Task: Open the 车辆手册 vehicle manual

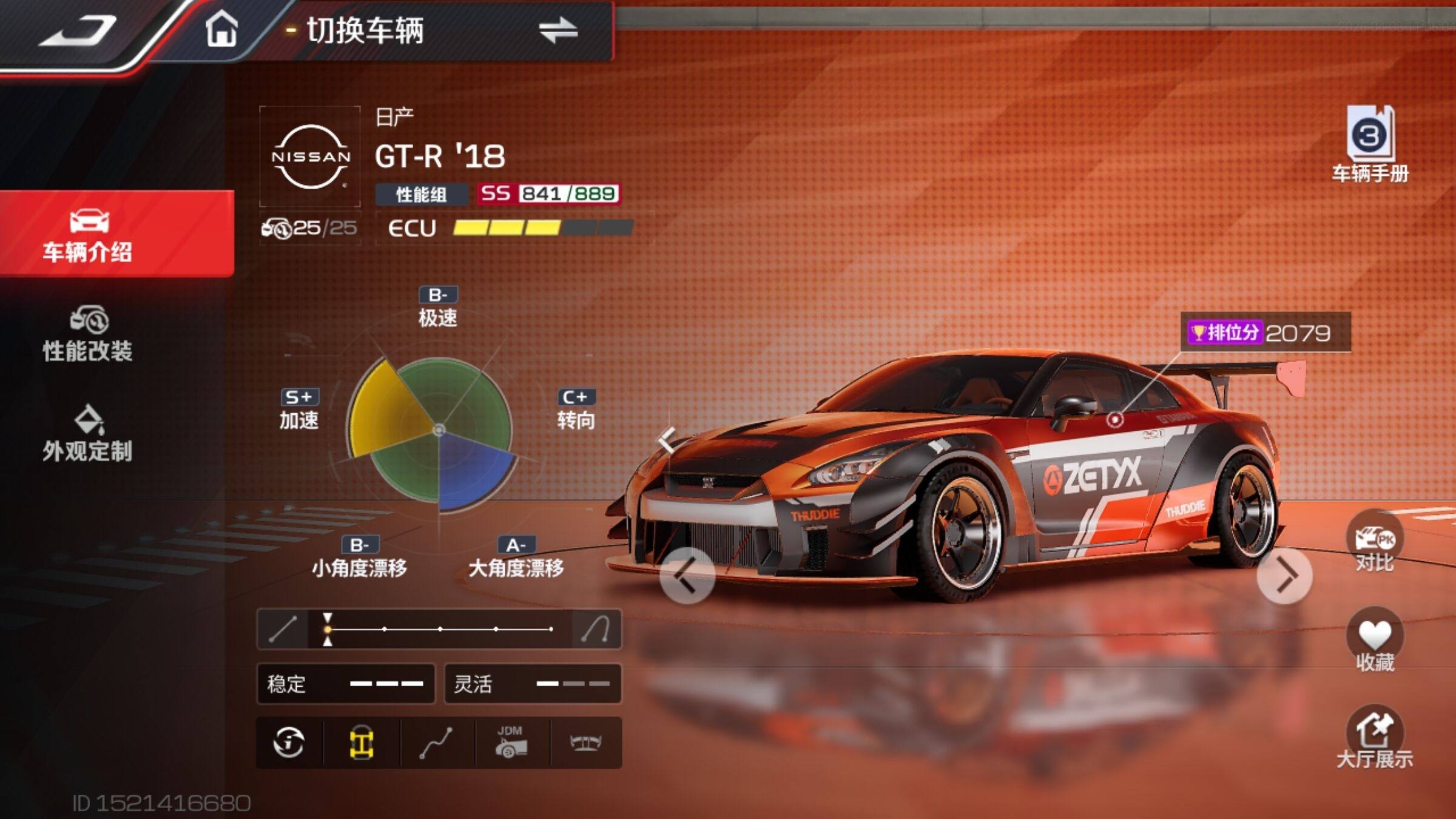Action: tap(1370, 144)
